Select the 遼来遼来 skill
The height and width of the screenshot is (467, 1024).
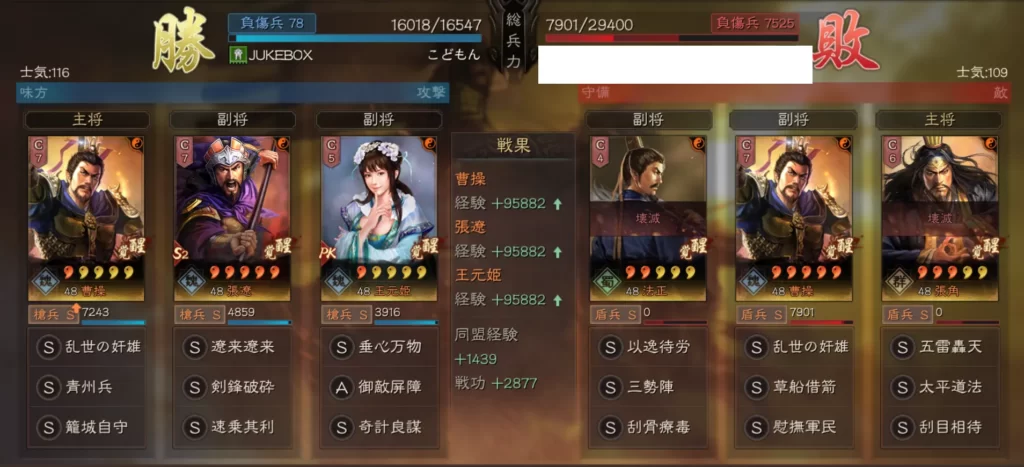[232, 347]
